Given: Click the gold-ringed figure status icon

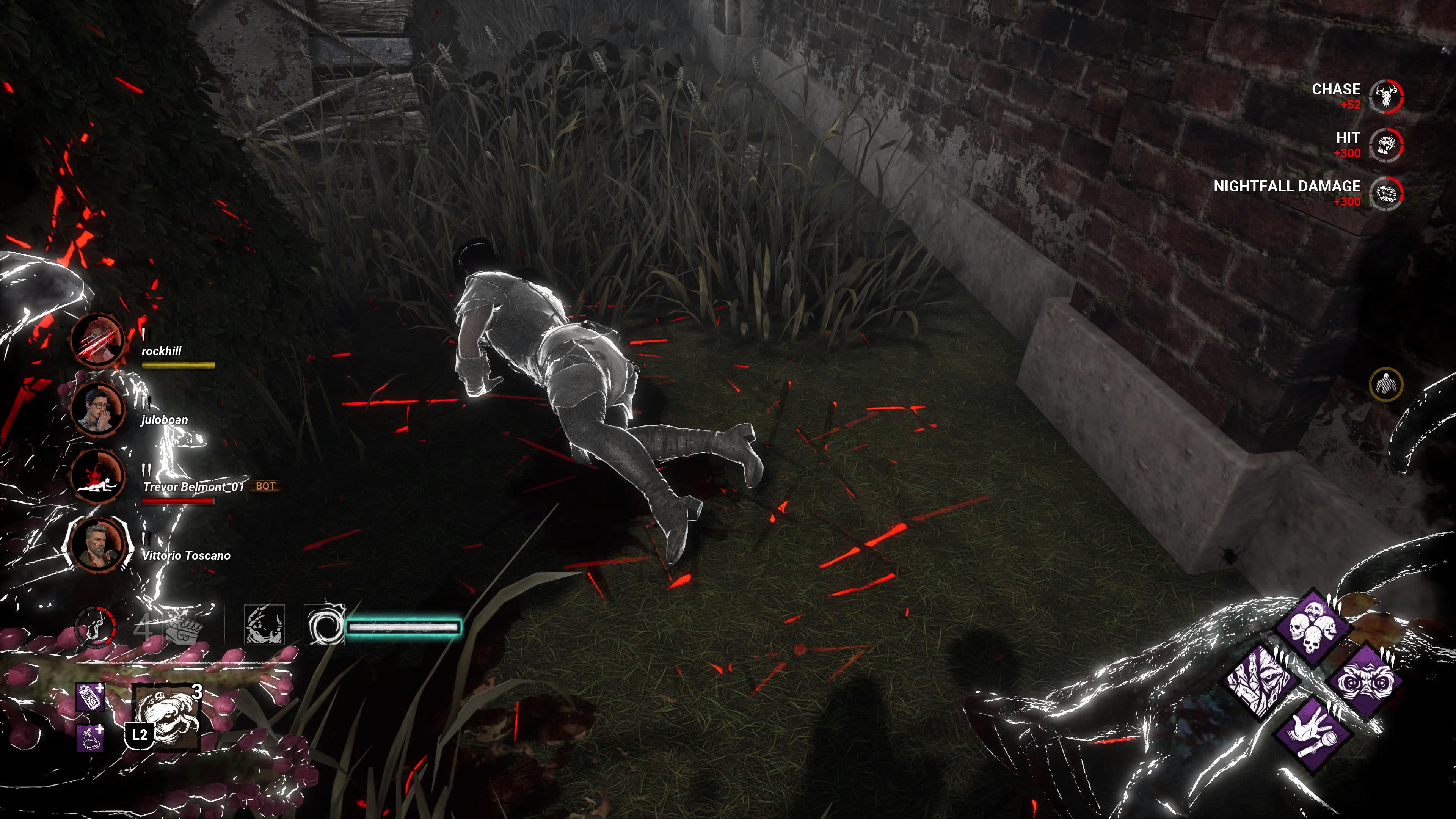Looking at the screenshot, I should coord(1386,384).
